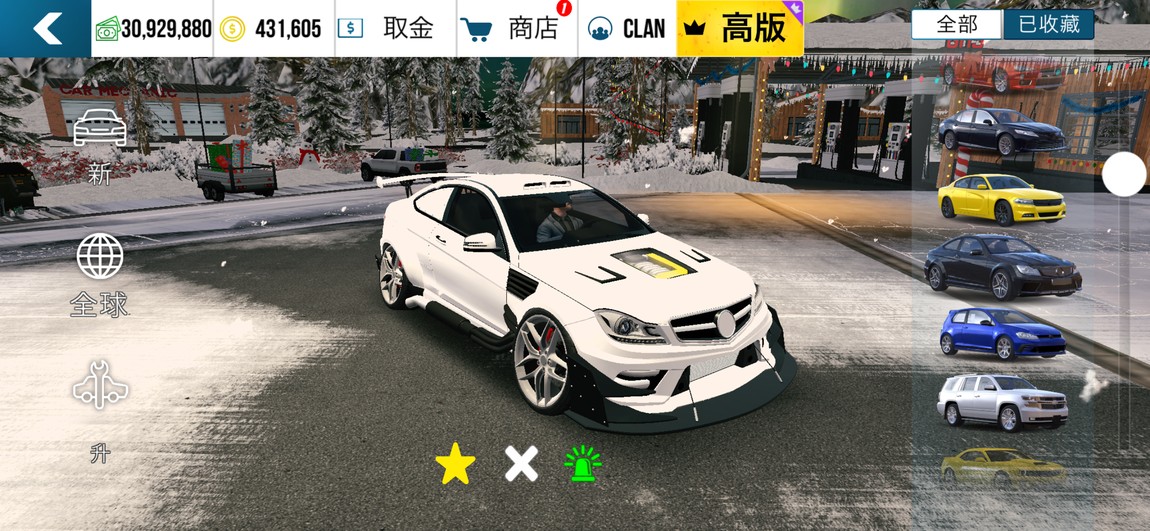Go back with the white arrow button
1150x531 pixels.
[x=46, y=28]
